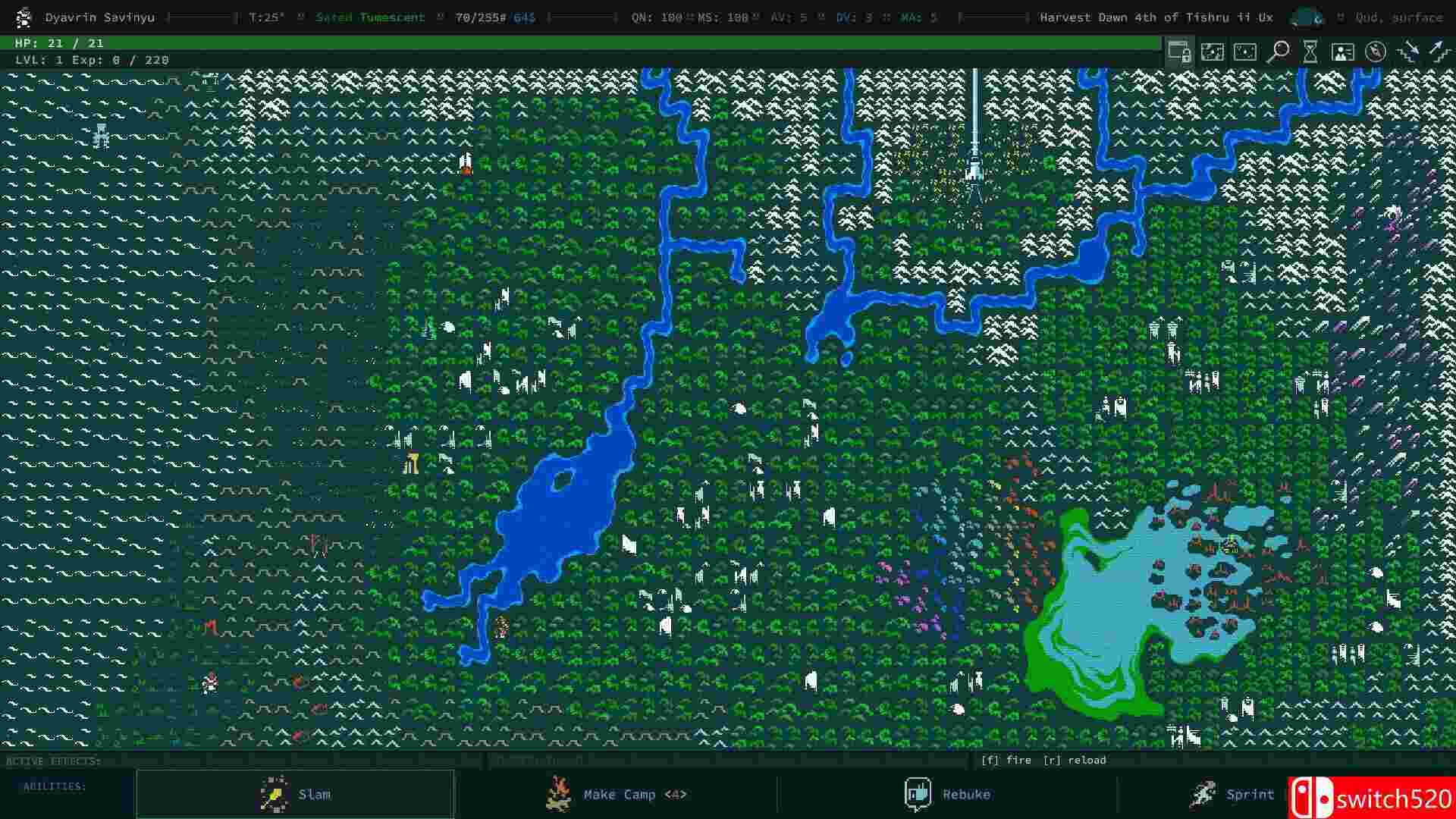This screenshot has width=1456, height=819.
Task: Click the fire and reload hint text
Action: [x=1044, y=759]
